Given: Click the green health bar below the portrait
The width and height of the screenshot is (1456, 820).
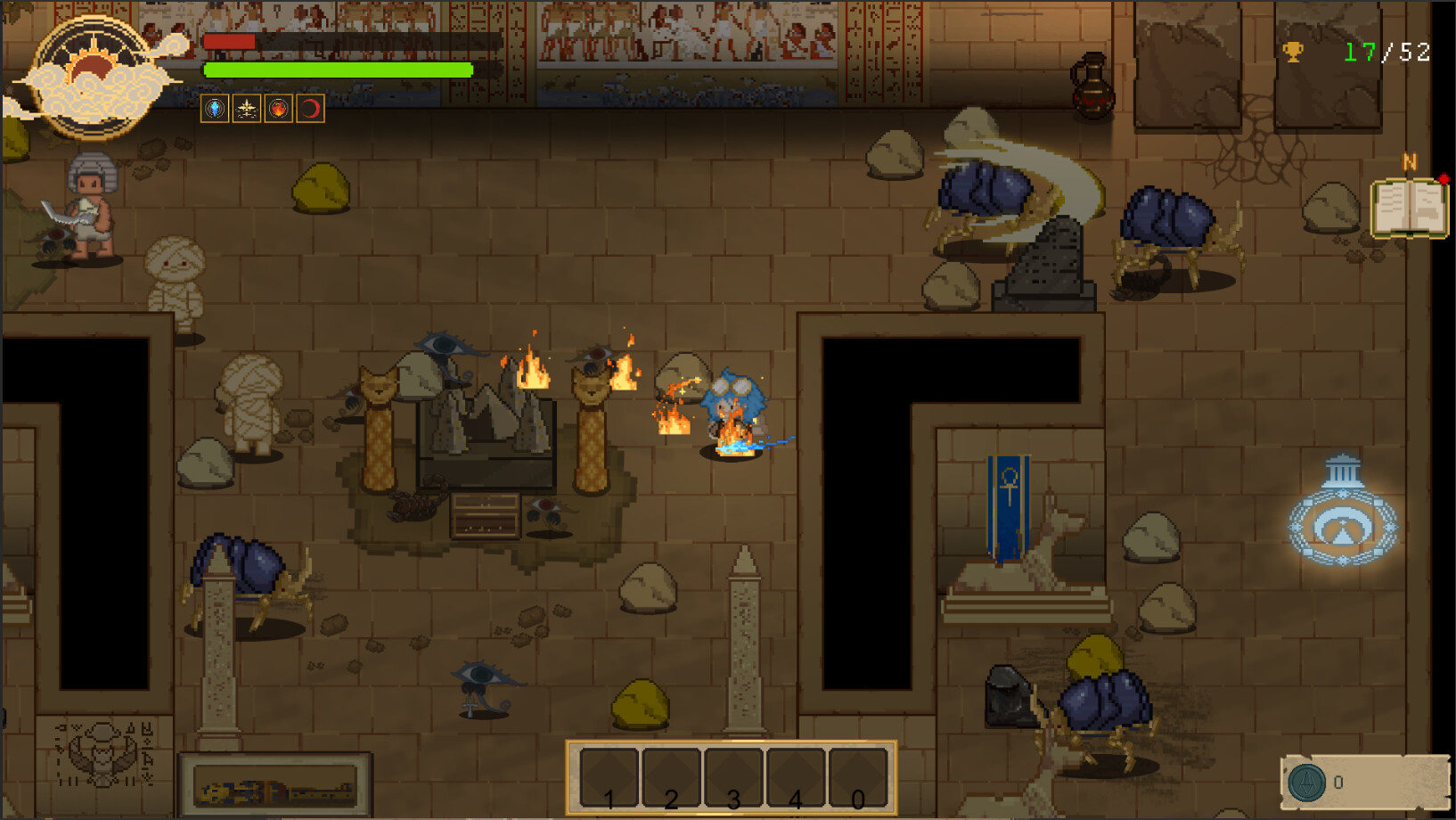Looking at the screenshot, I should pos(337,69).
